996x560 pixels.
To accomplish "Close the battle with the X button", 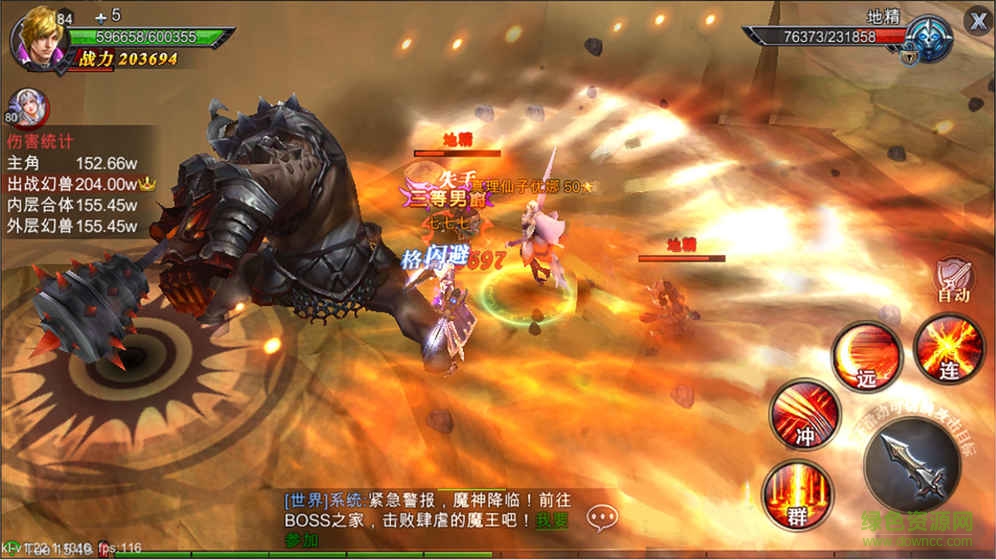I will tap(977, 20).
